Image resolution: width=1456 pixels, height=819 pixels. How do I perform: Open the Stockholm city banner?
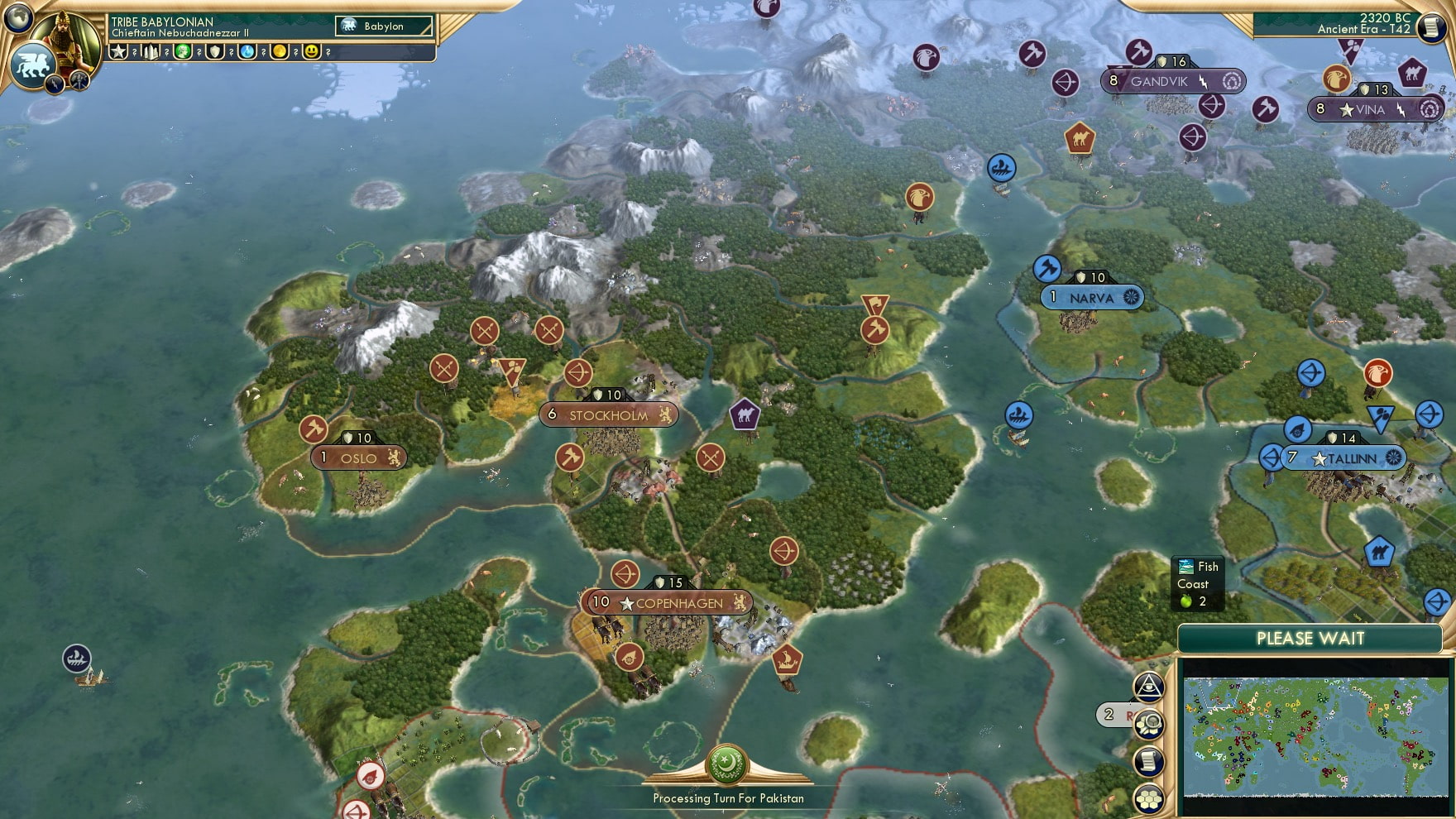click(607, 415)
